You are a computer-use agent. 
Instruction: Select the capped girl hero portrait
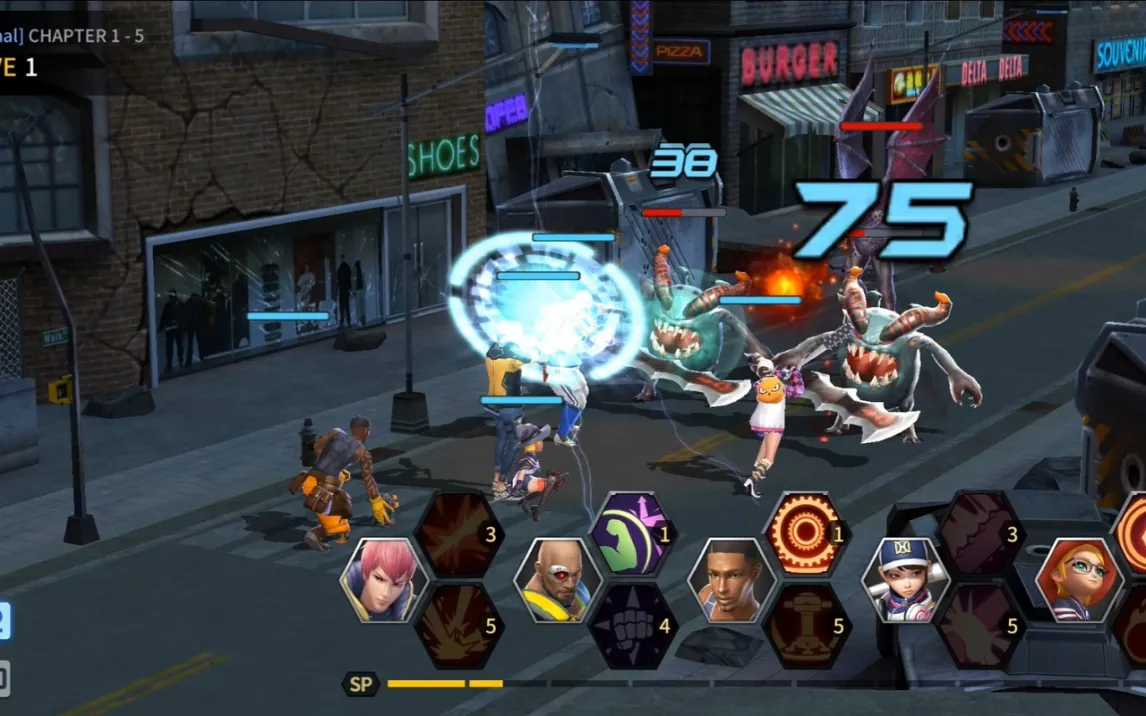click(906, 581)
